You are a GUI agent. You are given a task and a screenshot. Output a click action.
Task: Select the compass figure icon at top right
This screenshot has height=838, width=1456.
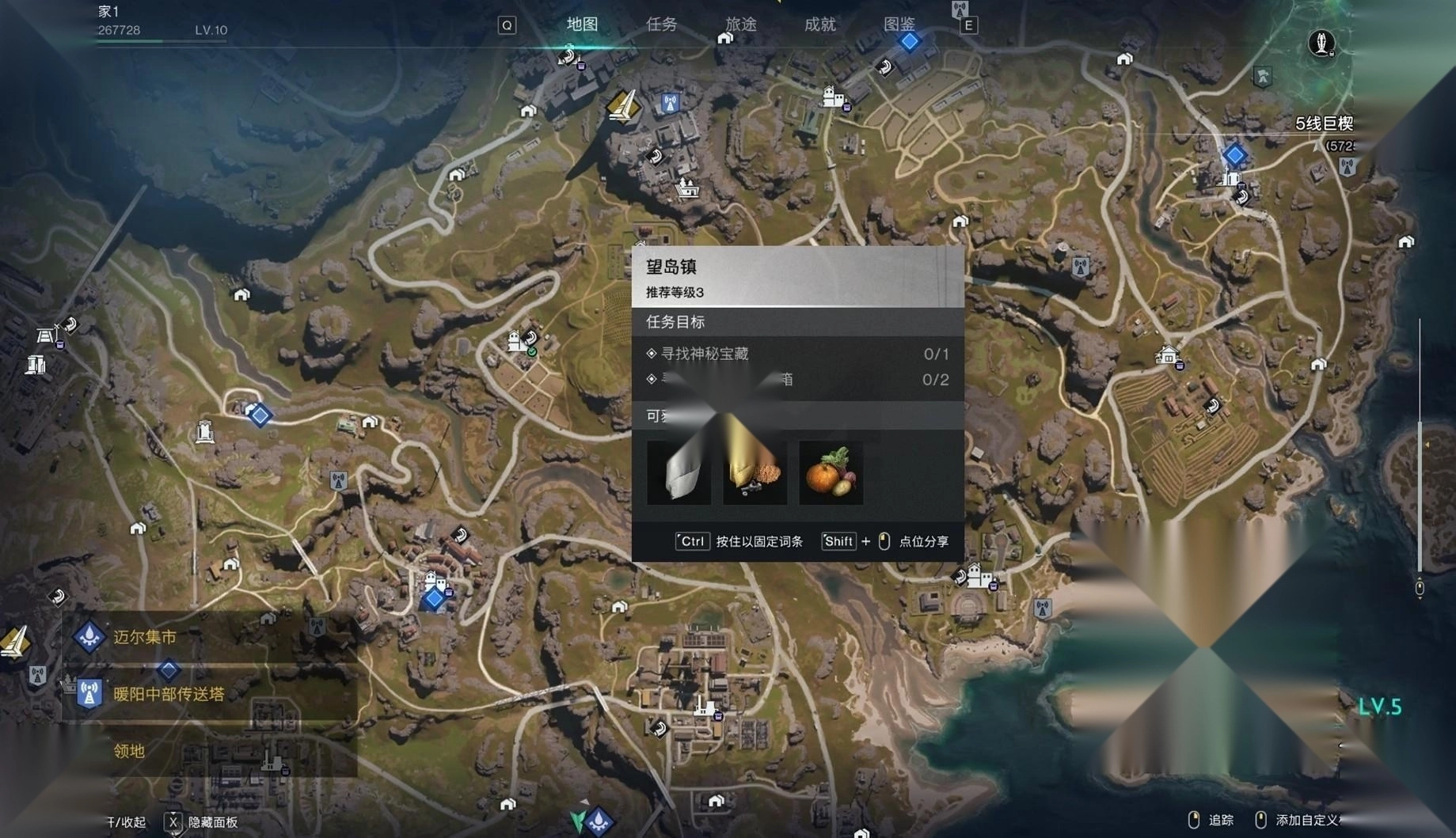pos(1321,42)
